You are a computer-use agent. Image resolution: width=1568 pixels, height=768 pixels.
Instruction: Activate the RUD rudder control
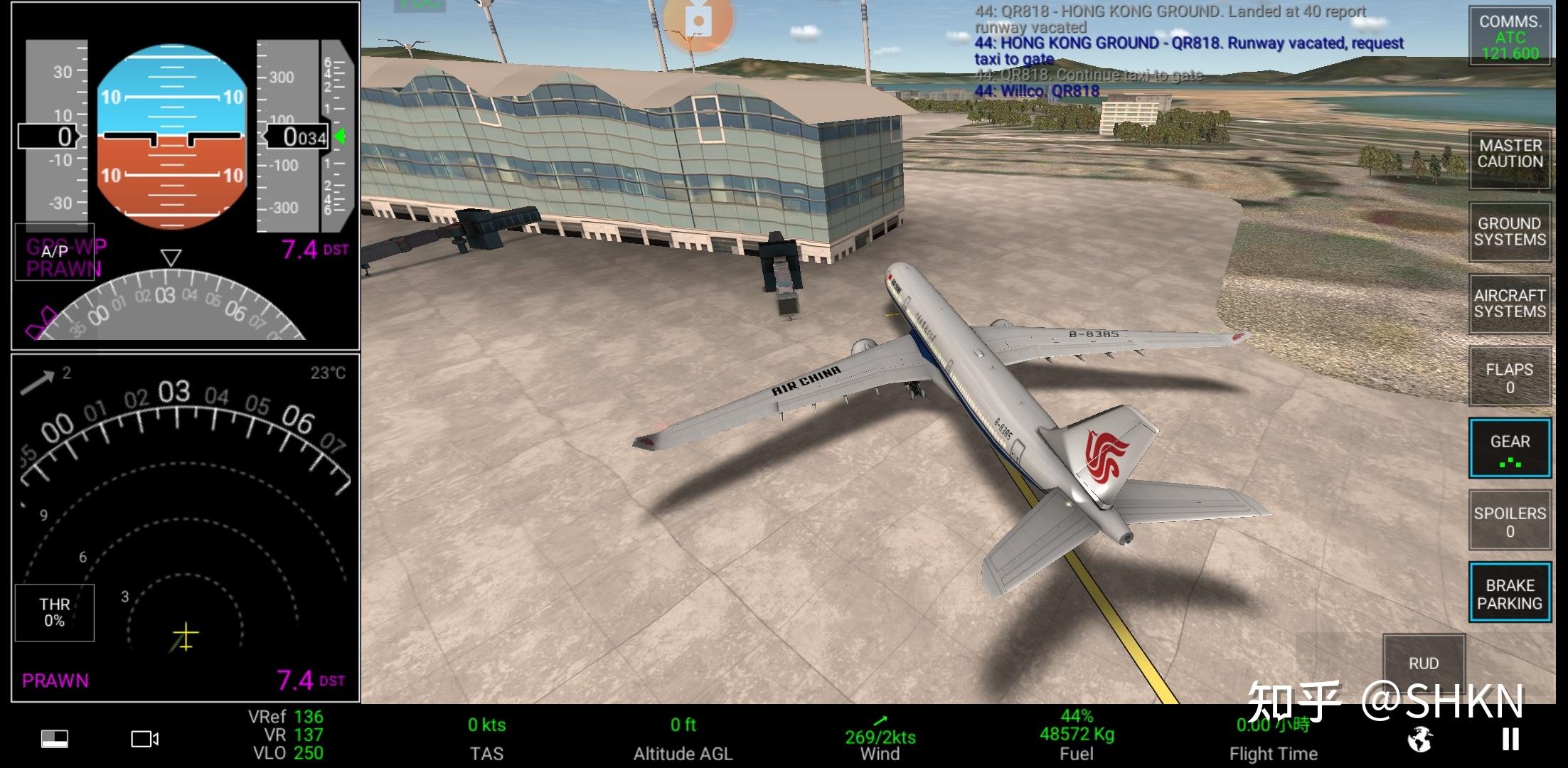pyautogui.click(x=1424, y=663)
